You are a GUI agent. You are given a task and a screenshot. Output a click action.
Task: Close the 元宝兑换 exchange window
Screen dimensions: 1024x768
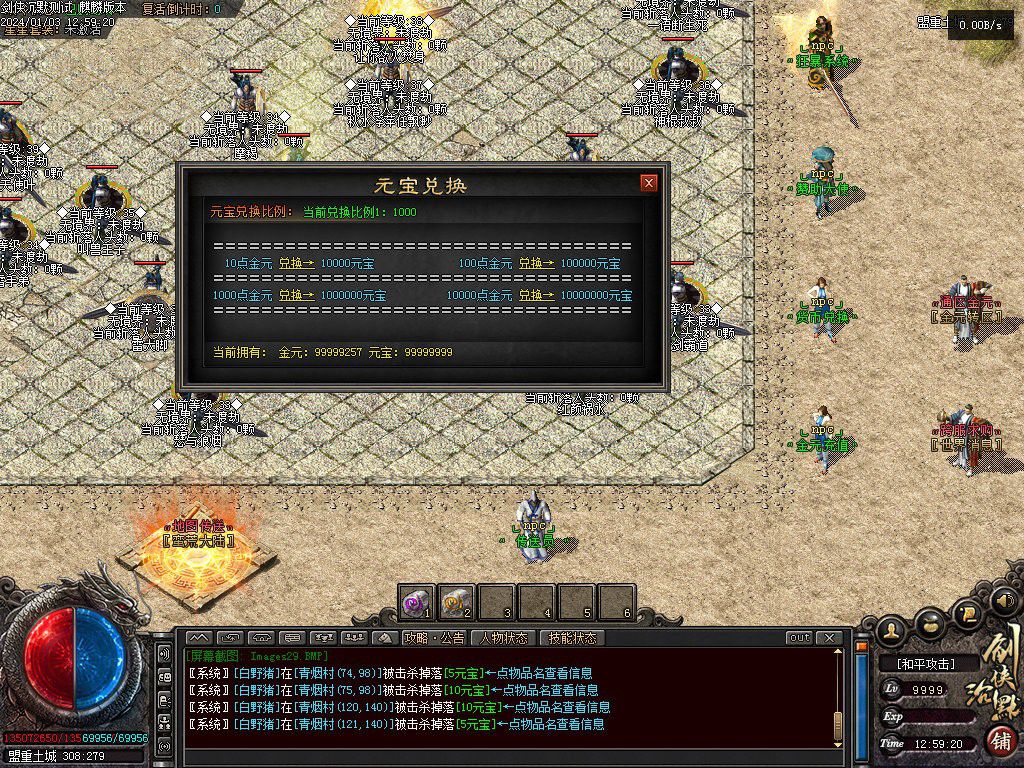649,183
